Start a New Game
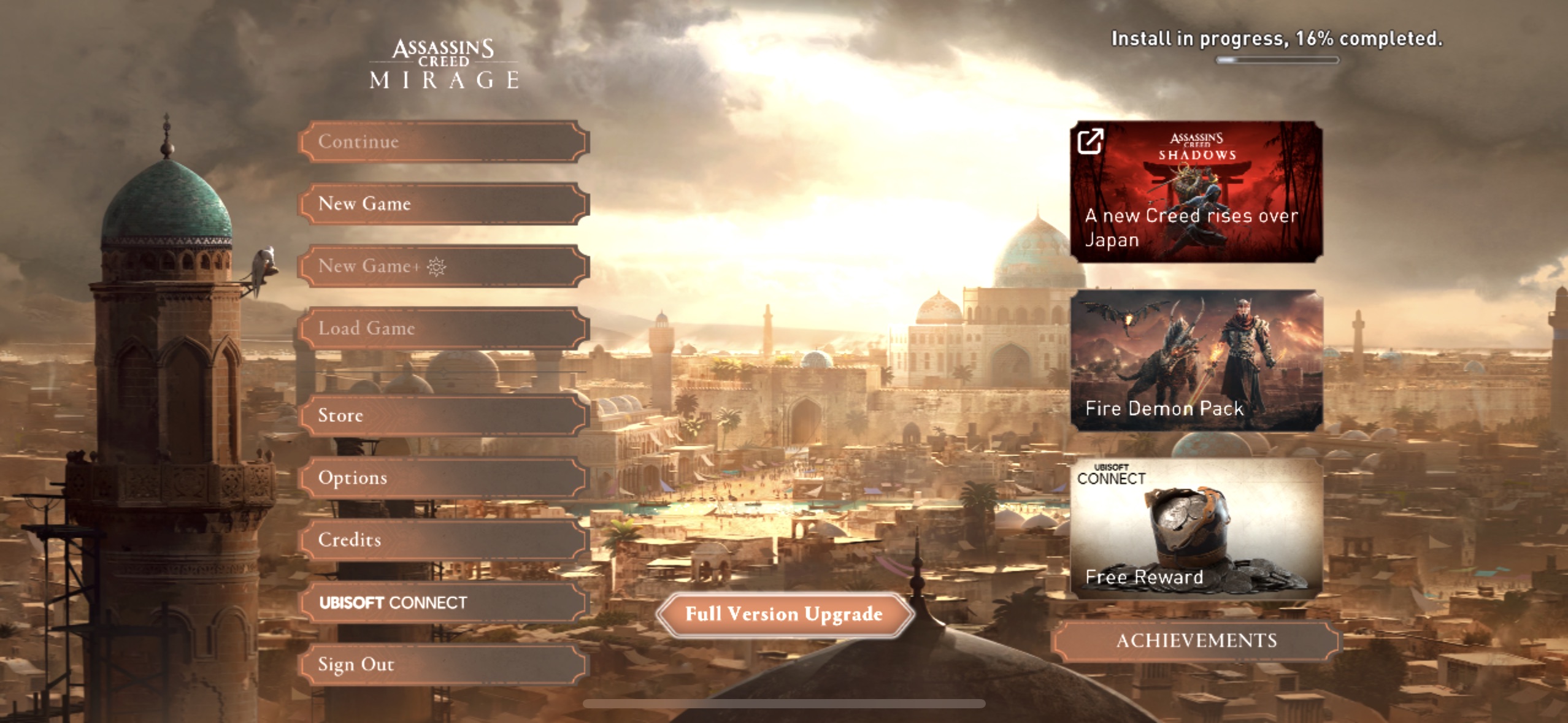 pyautogui.click(x=443, y=204)
